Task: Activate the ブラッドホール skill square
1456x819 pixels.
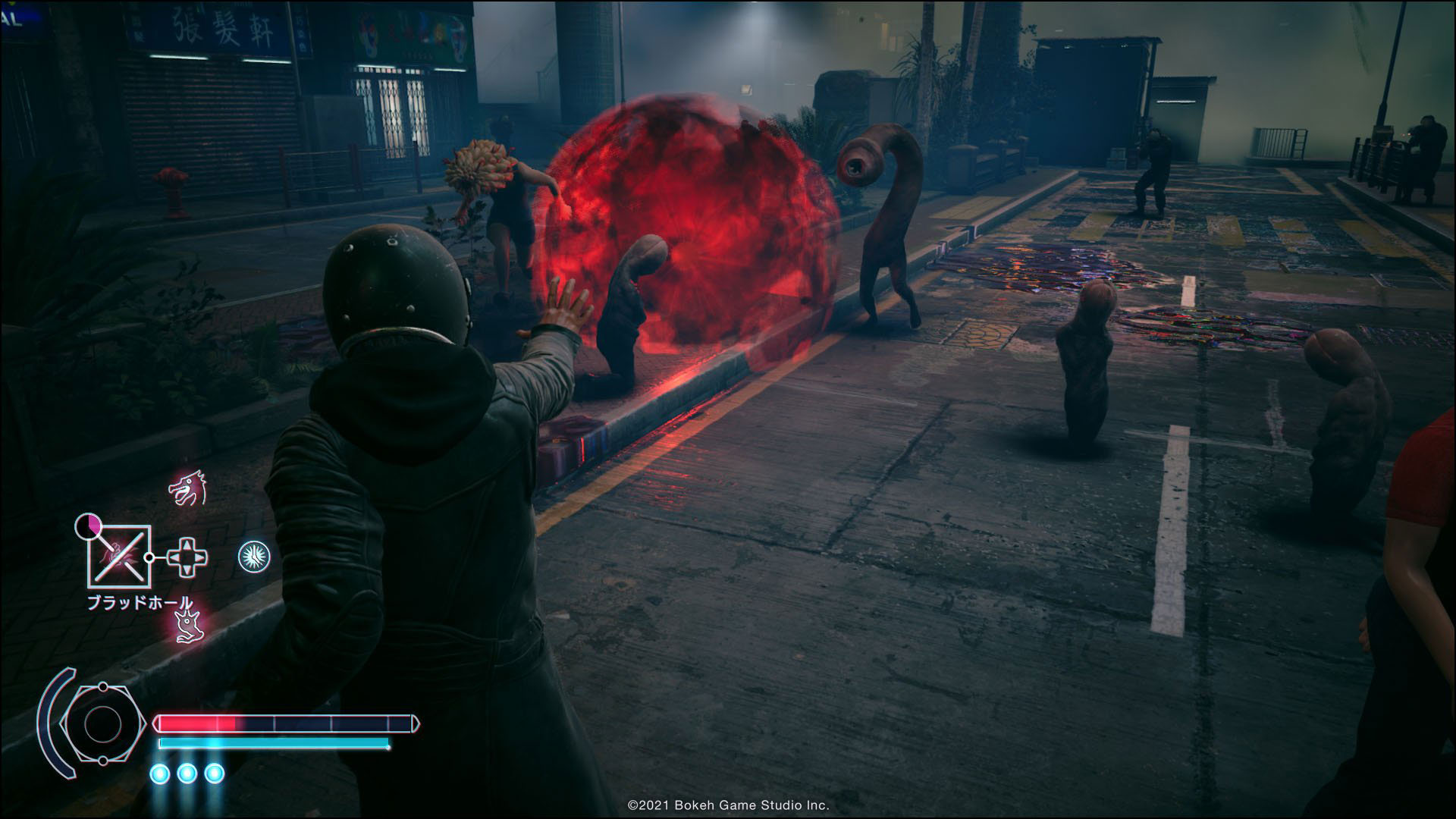Action: (119, 557)
